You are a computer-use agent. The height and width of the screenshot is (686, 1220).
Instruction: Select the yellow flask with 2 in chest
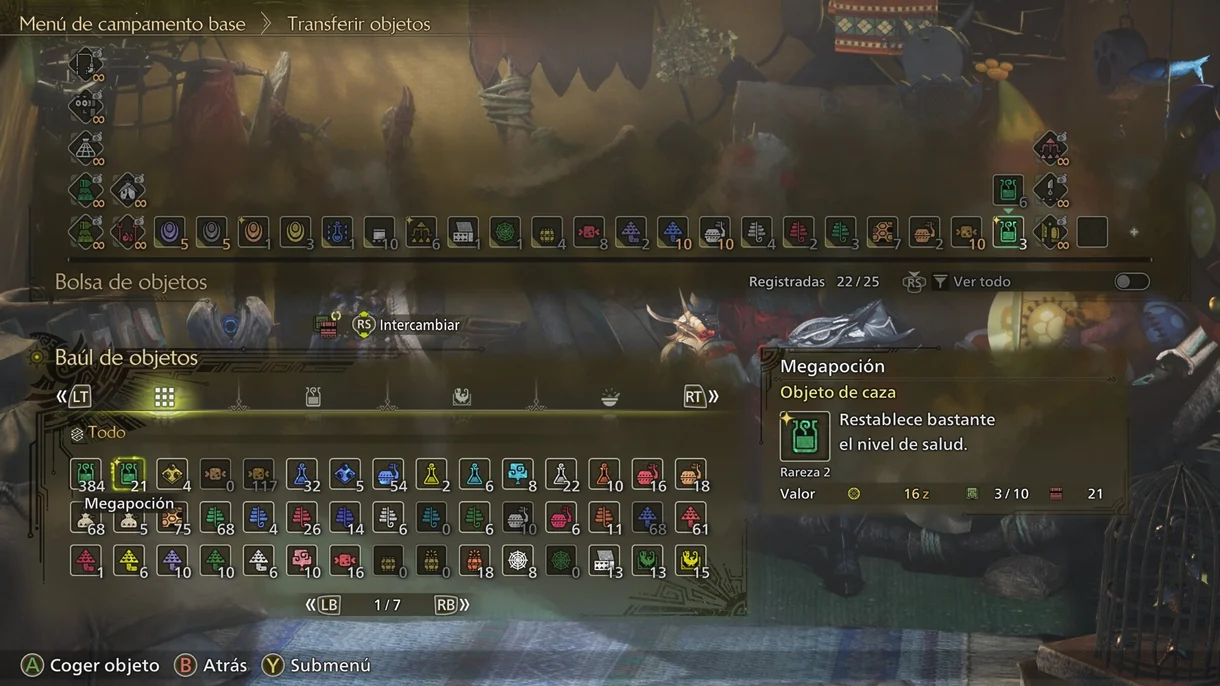tap(431, 473)
